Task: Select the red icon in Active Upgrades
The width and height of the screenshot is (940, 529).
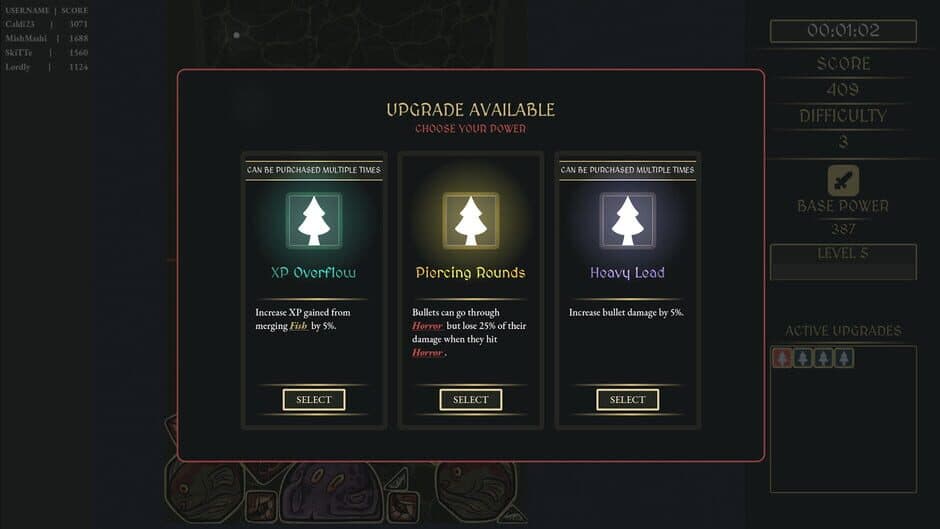Action: 783,357
